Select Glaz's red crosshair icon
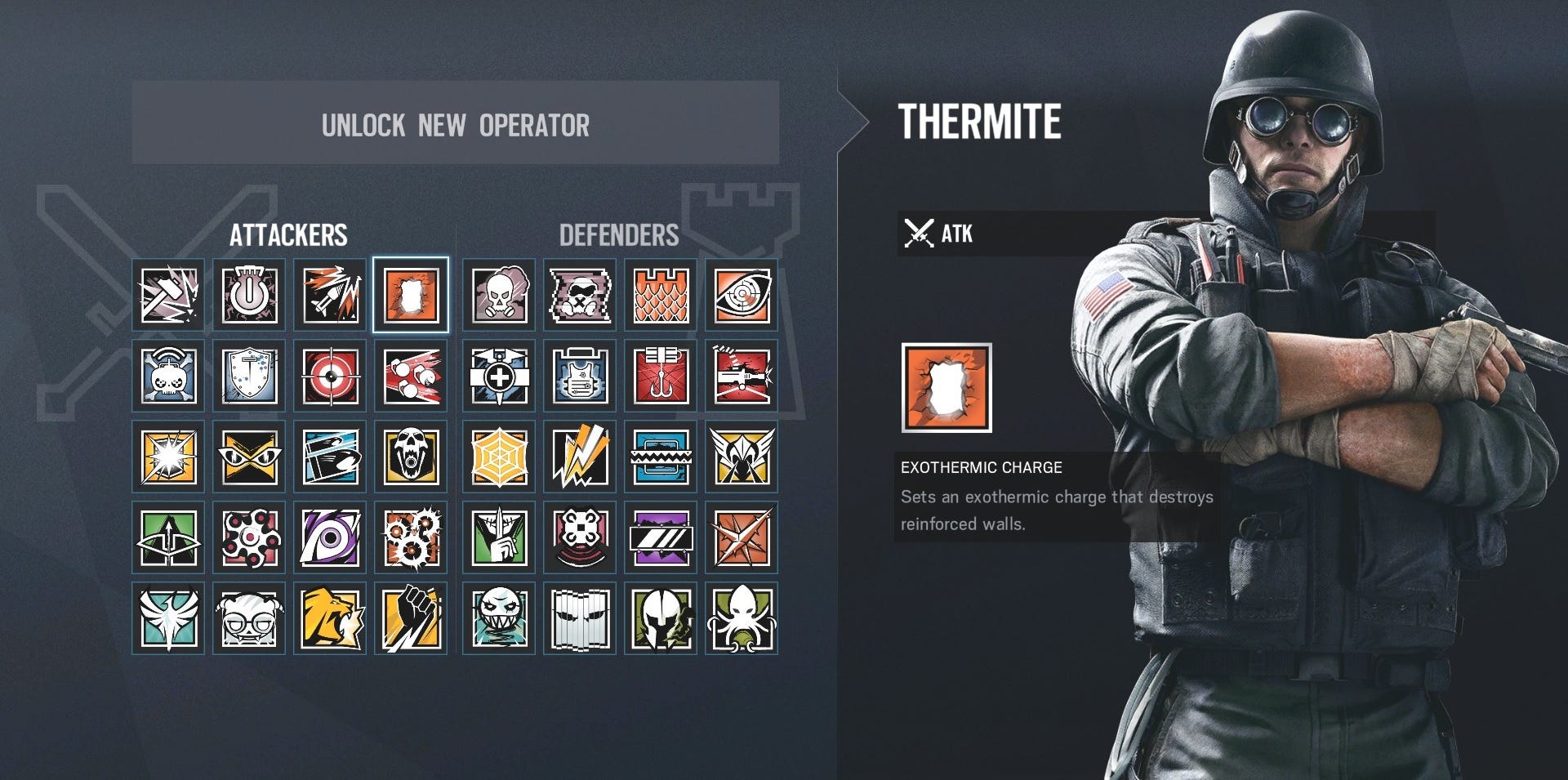Image resolution: width=1568 pixels, height=780 pixels. click(331, 377)
